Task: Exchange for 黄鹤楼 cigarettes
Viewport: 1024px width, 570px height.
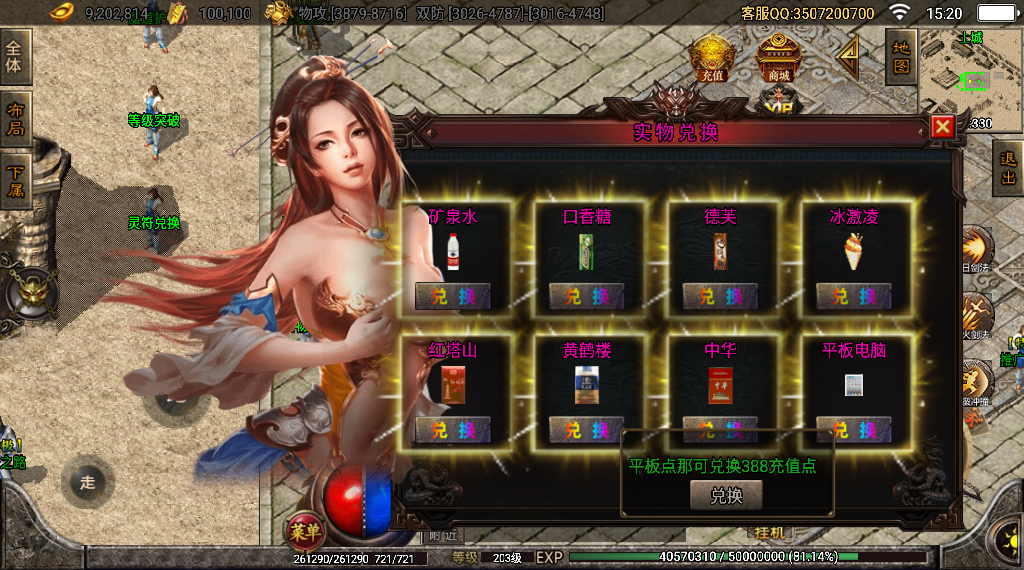Action: 586,430
